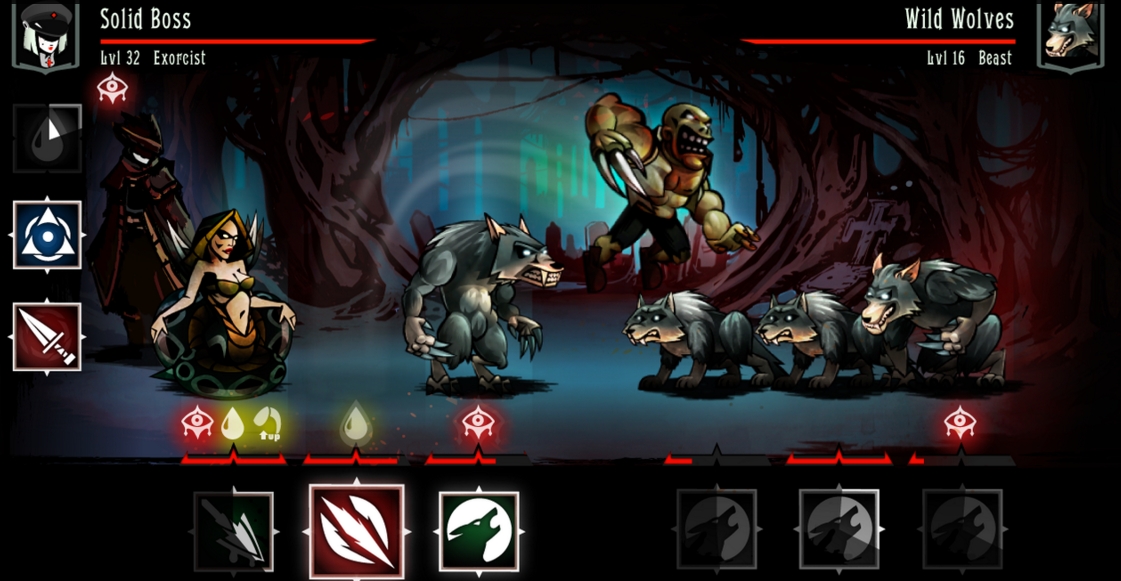Select the dimmed blood drop skill
The image size is (1121, 581).
46,137
